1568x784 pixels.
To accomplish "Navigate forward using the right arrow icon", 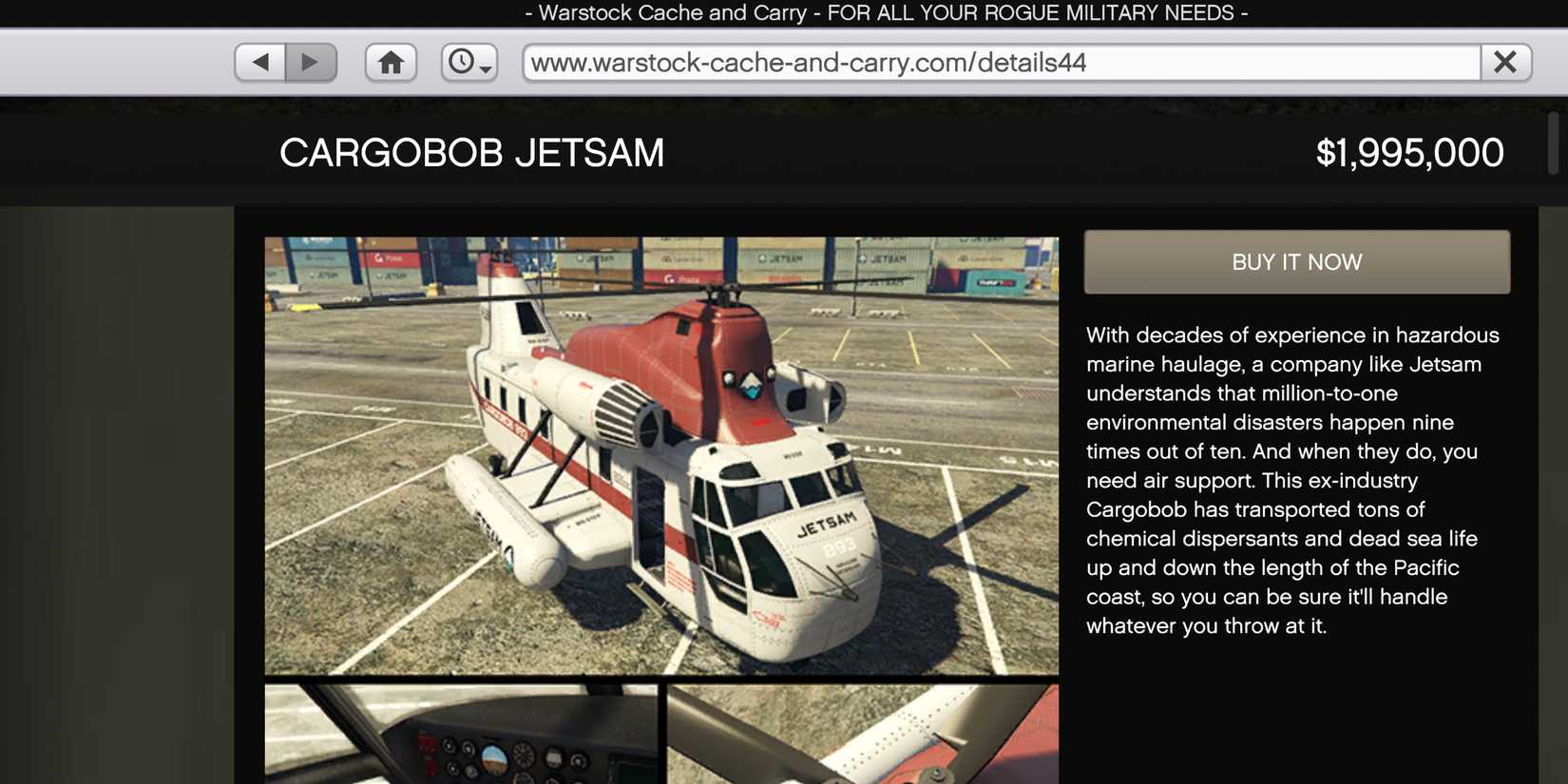I will coord(311,61).
